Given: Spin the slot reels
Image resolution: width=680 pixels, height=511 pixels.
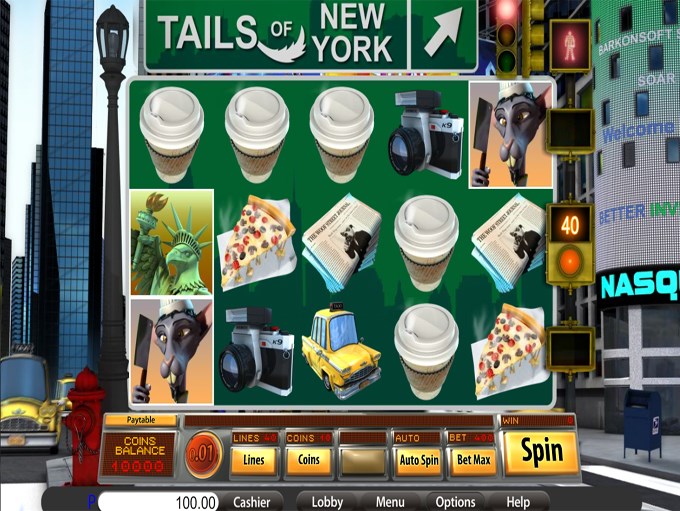Looking at the screenshot, I should (541, 453).
